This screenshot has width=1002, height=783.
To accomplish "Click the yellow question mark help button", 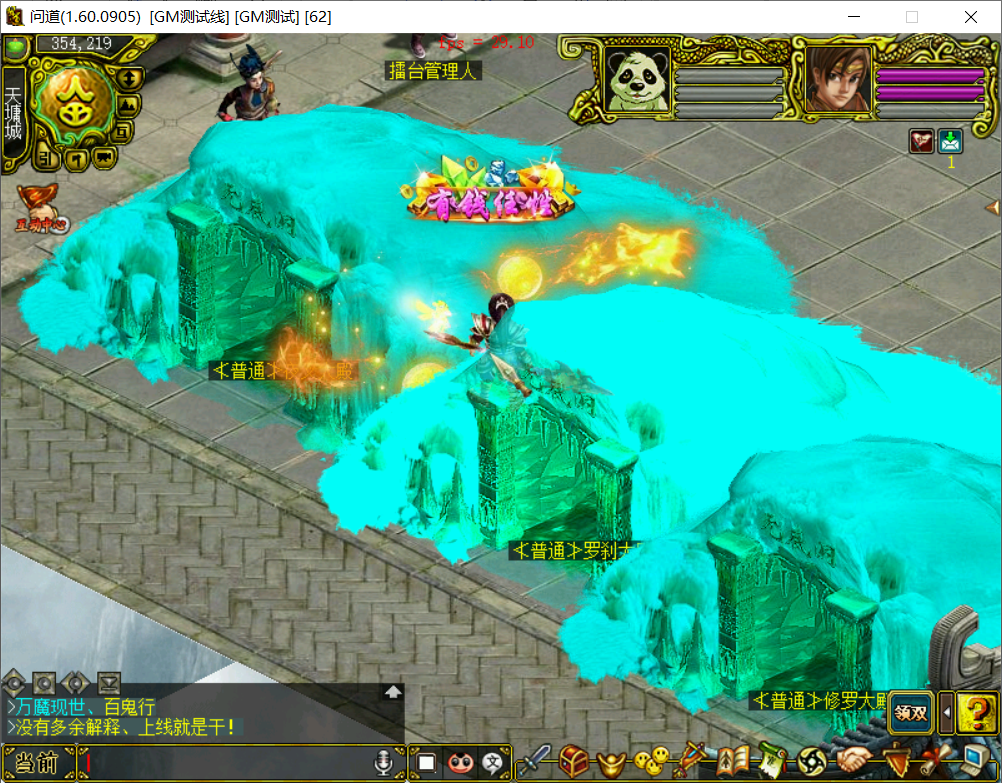I will [x=975, y=712].
